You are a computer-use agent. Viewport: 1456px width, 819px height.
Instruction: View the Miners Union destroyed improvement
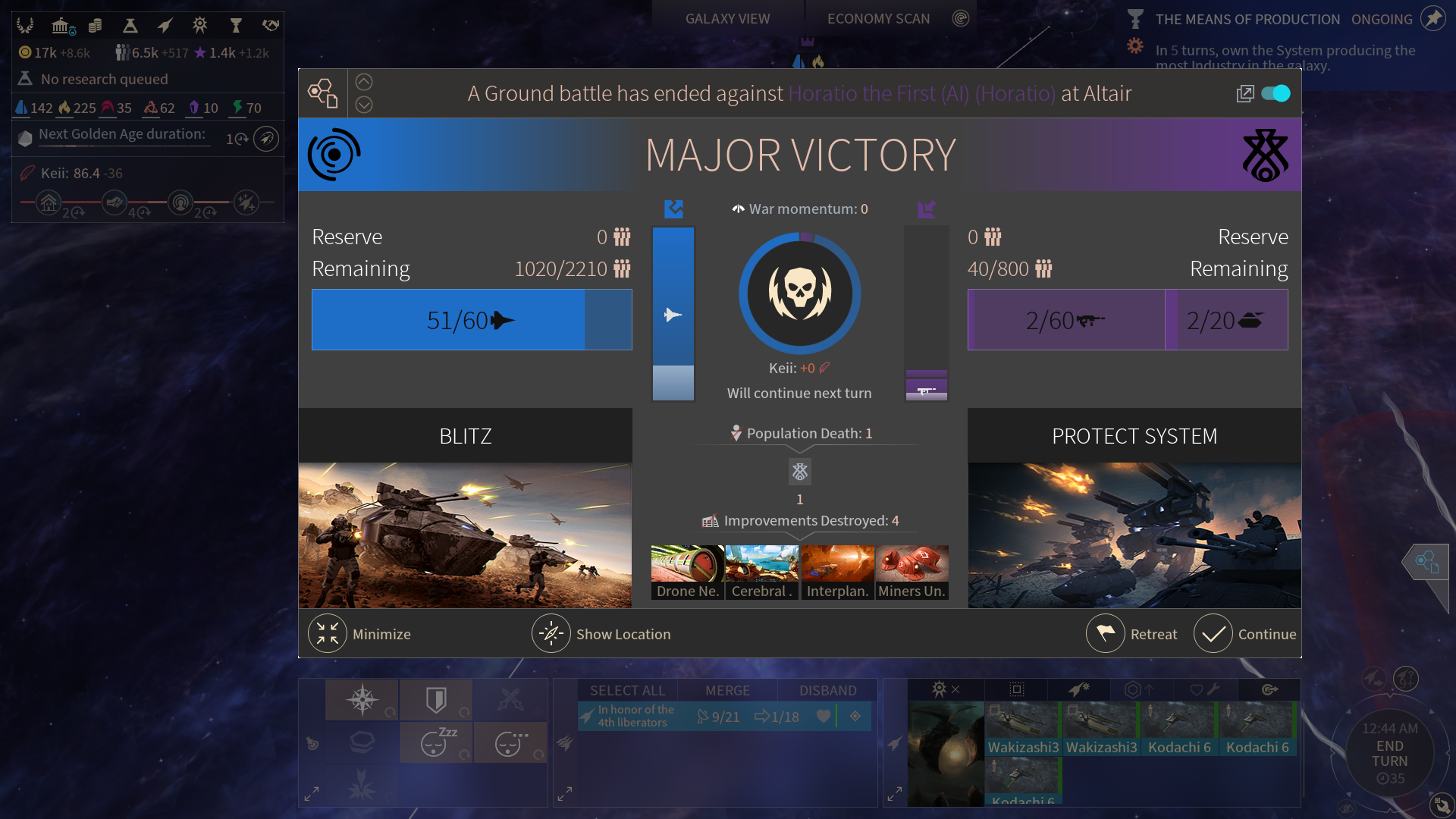[x=912, y=573]
